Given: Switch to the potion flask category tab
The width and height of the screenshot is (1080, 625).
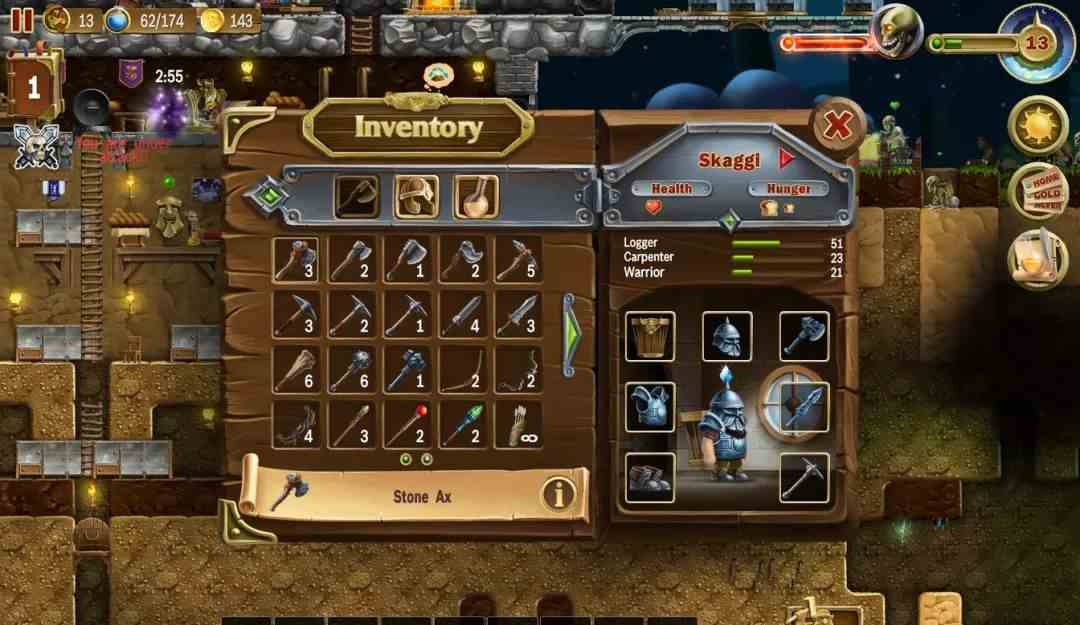Looking at the screenshot, I should coord(476,197).
